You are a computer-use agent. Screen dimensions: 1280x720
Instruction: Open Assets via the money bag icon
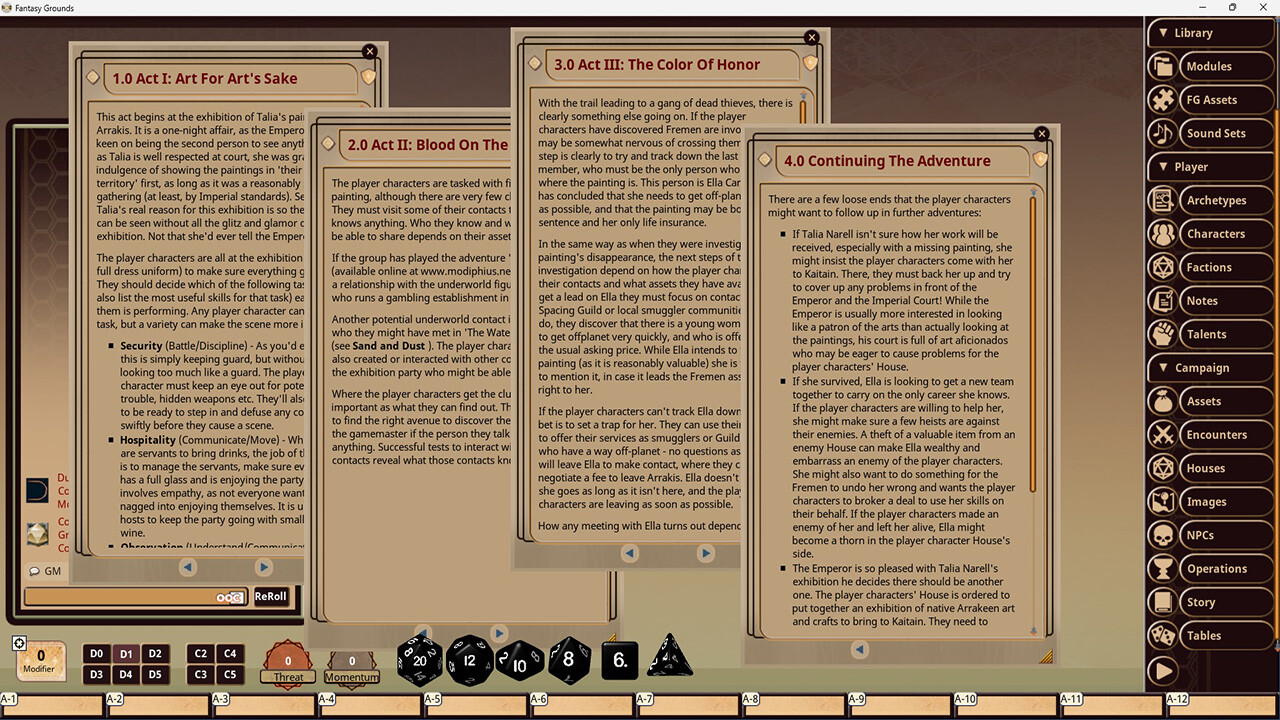tap(1162, 400)
